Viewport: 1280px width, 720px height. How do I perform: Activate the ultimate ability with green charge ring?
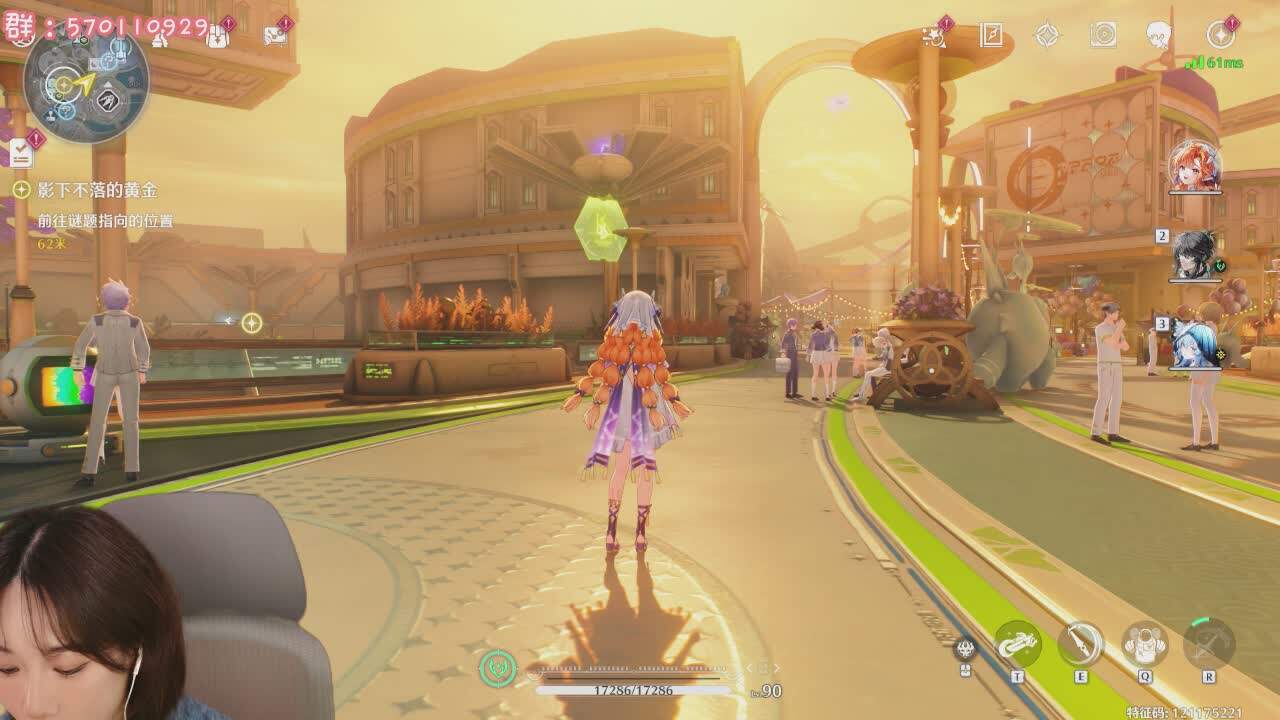coord(1209,643)
